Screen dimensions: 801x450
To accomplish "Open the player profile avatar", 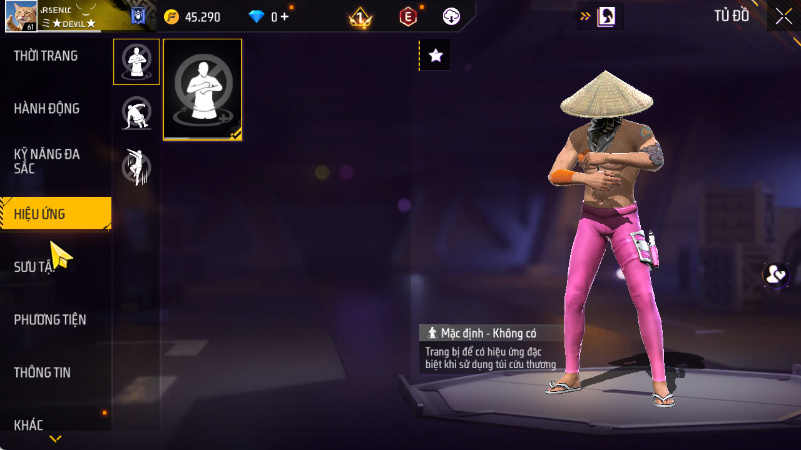I will tap(17, 16).
